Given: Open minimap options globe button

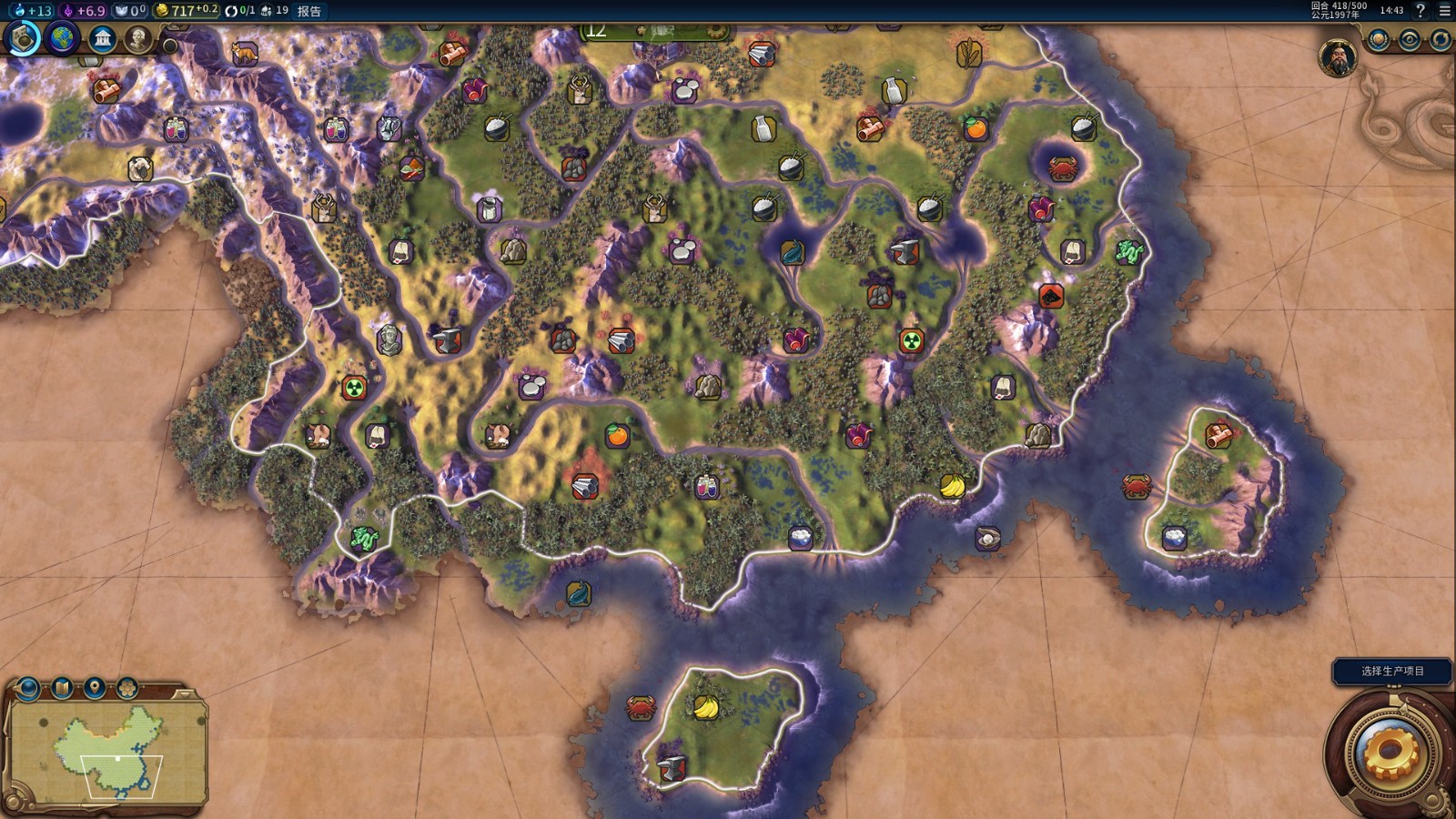Looking at the screenshot, I should [x=28, y=689].
